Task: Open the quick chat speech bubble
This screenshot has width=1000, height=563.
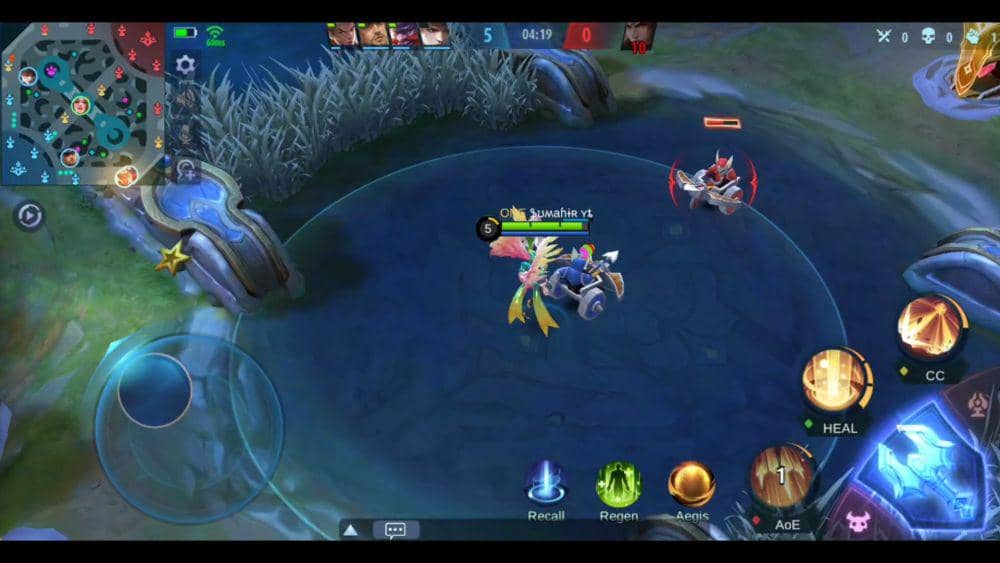Action: tap(395, 530)
